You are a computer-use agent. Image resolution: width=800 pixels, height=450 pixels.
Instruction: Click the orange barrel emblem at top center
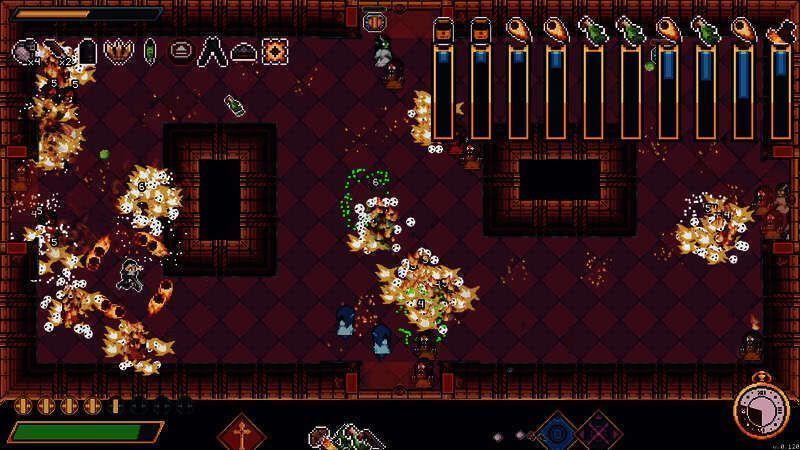(x=374, y=19)
